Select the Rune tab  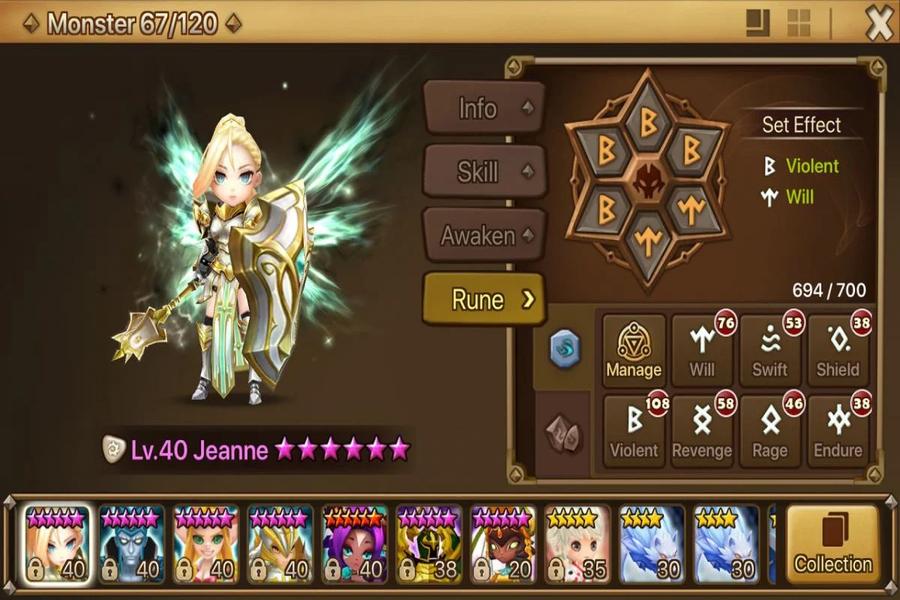[484, 299]
